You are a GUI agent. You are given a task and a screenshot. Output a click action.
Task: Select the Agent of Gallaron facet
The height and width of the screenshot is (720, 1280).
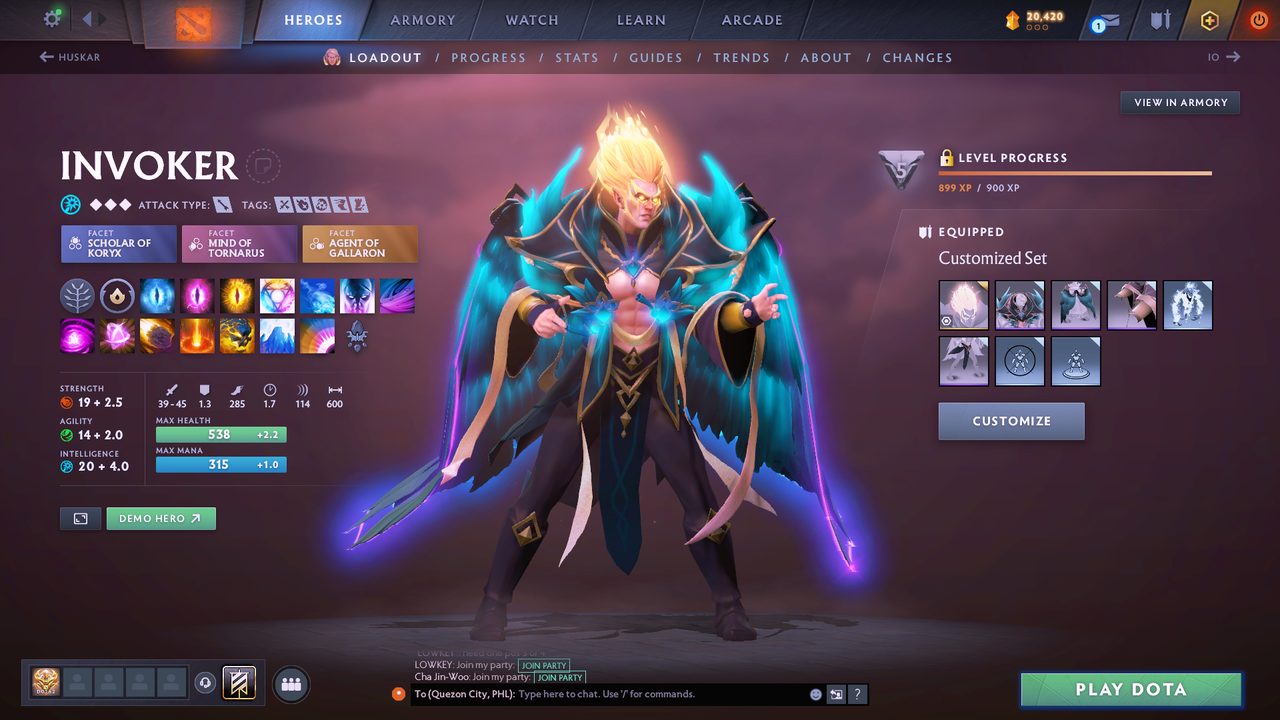[360, 243]
